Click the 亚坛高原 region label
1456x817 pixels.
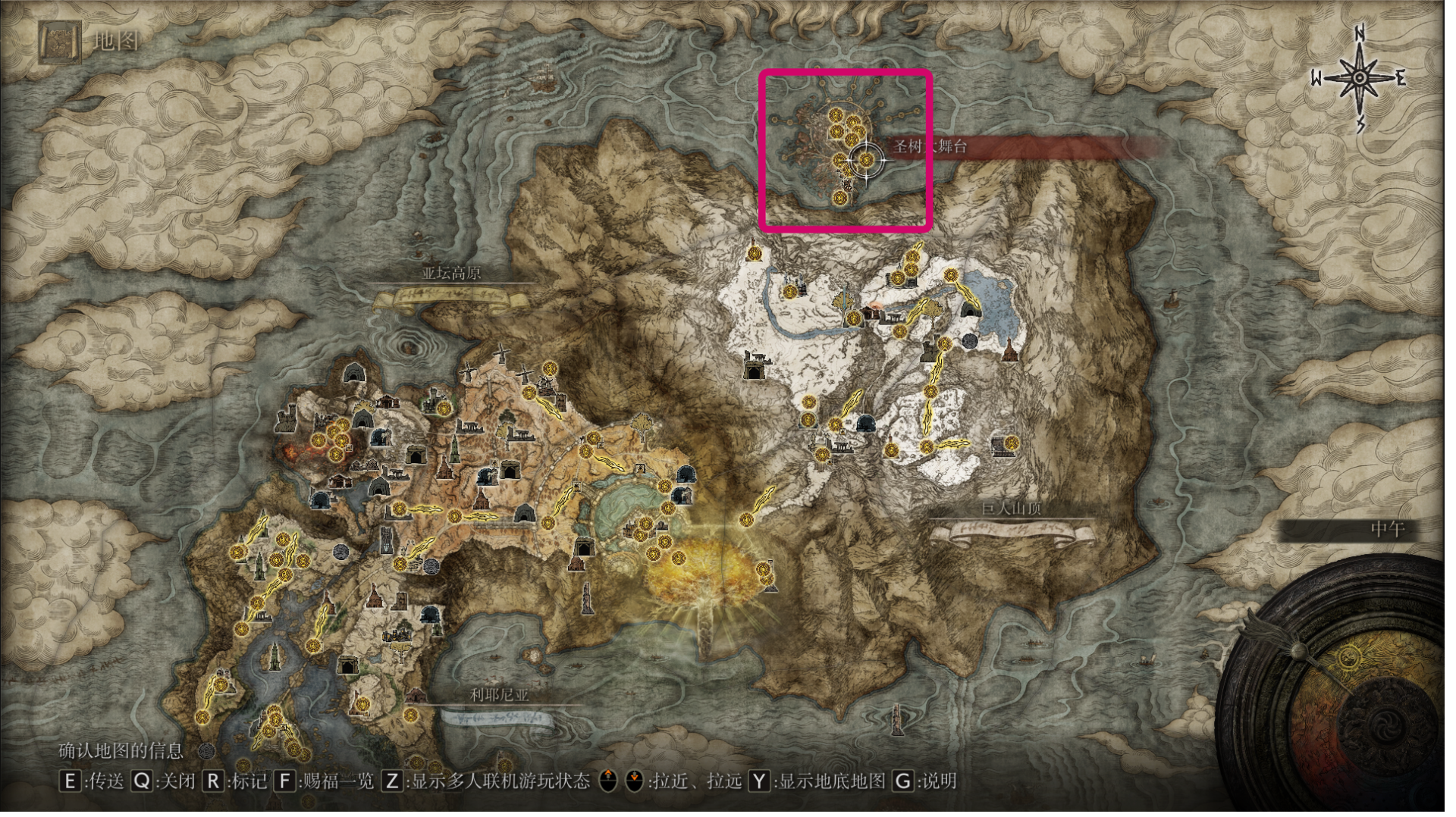(452, 274)
